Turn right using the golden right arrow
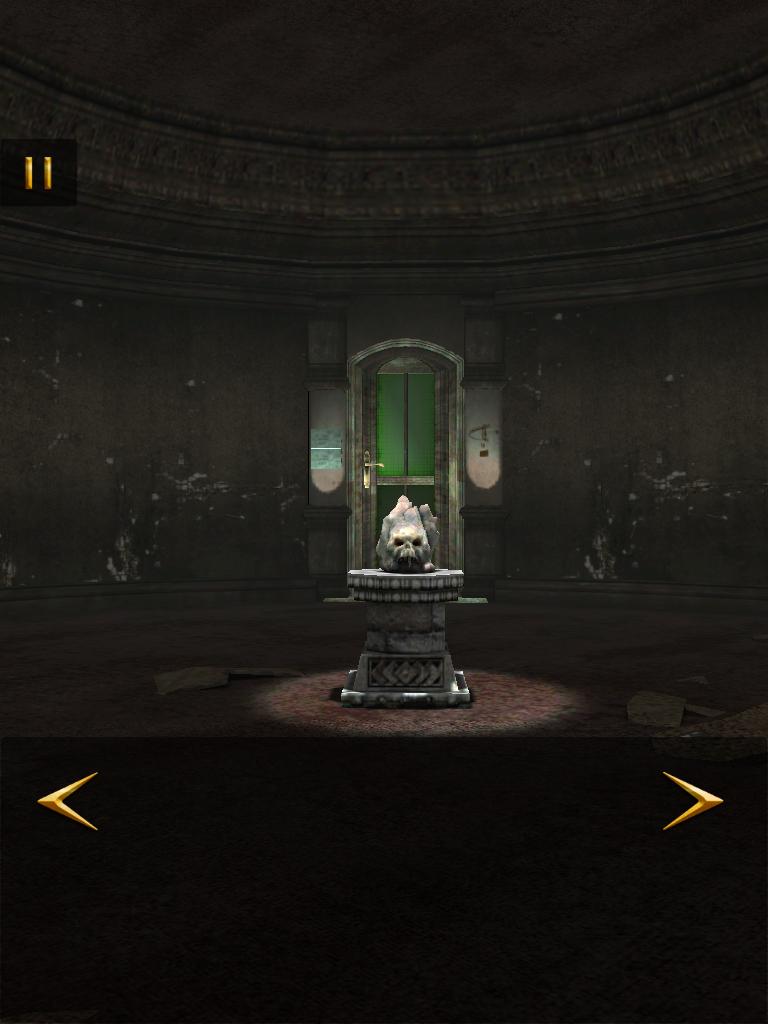Viewport: 768px width, 1024px height. [x=692, y=800]
